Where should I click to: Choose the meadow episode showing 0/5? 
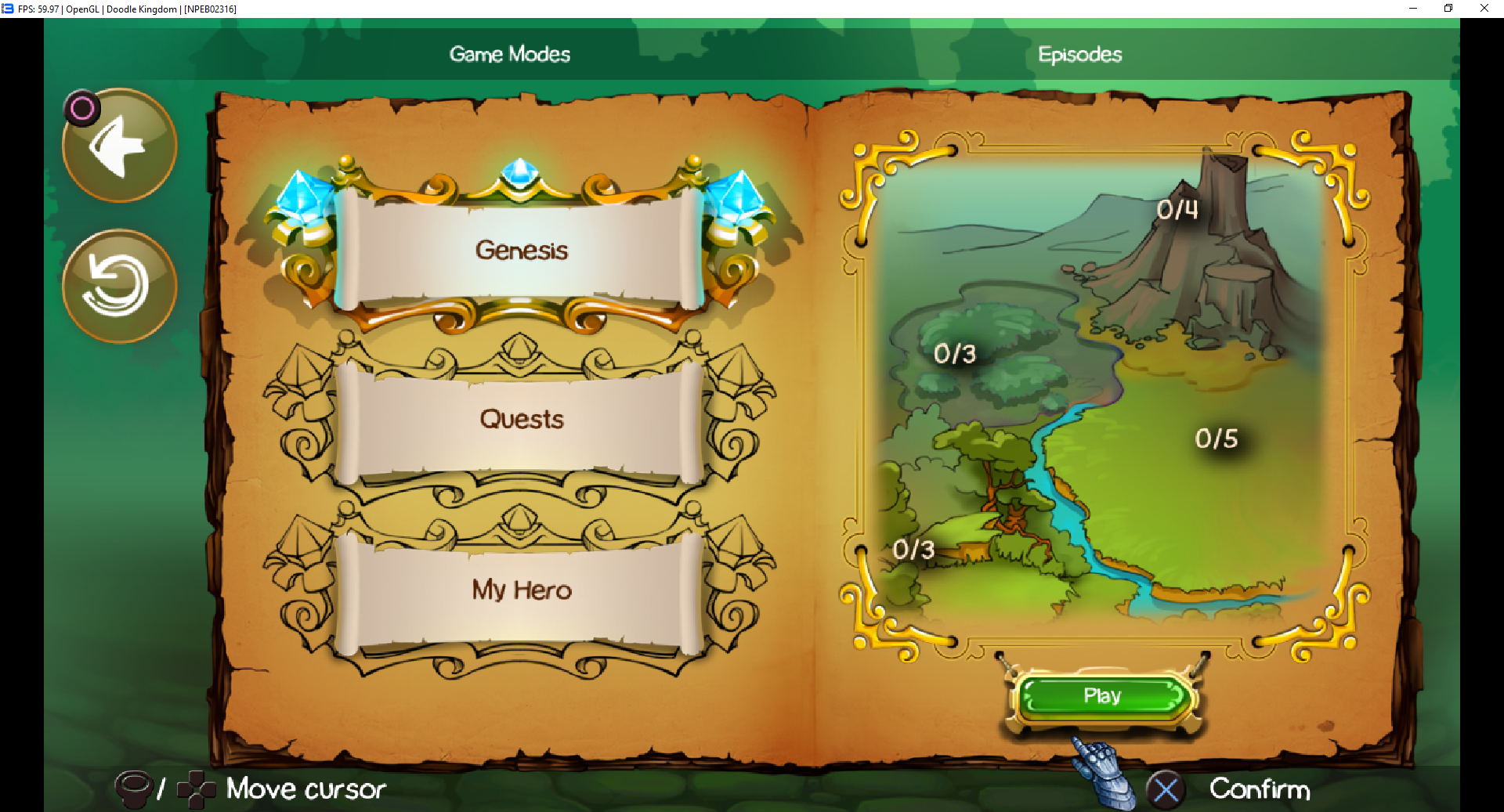click(x=1216, y=438)
